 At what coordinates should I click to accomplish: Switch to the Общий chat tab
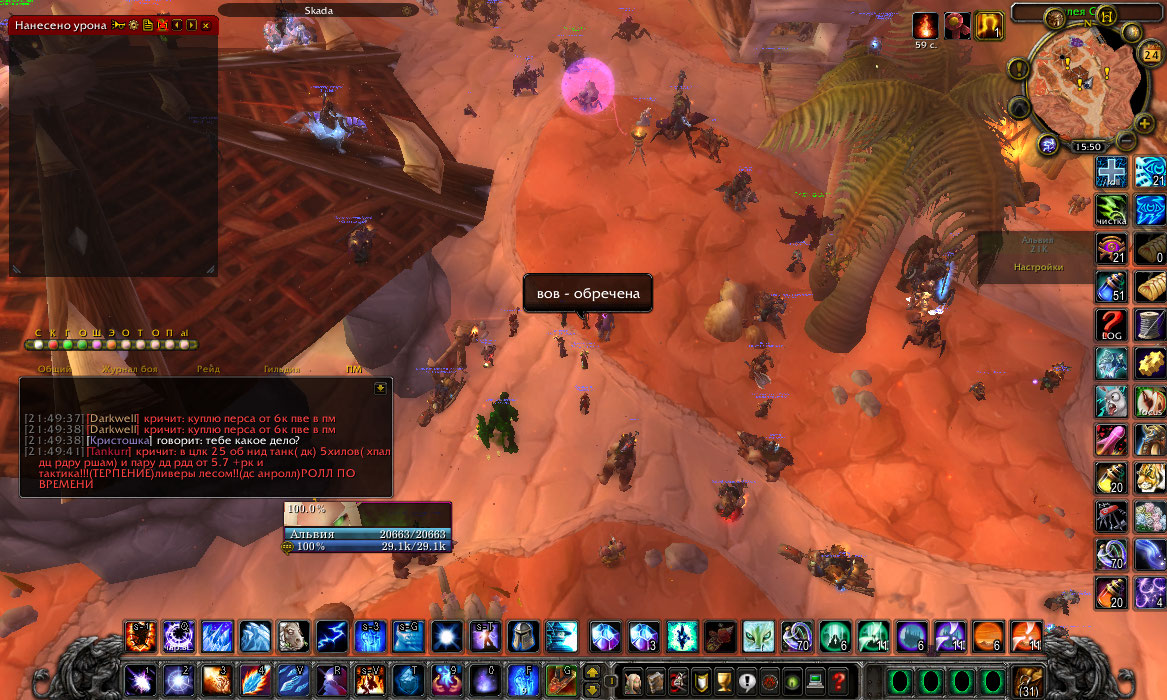pyautogui.click(x=54, y=369)
